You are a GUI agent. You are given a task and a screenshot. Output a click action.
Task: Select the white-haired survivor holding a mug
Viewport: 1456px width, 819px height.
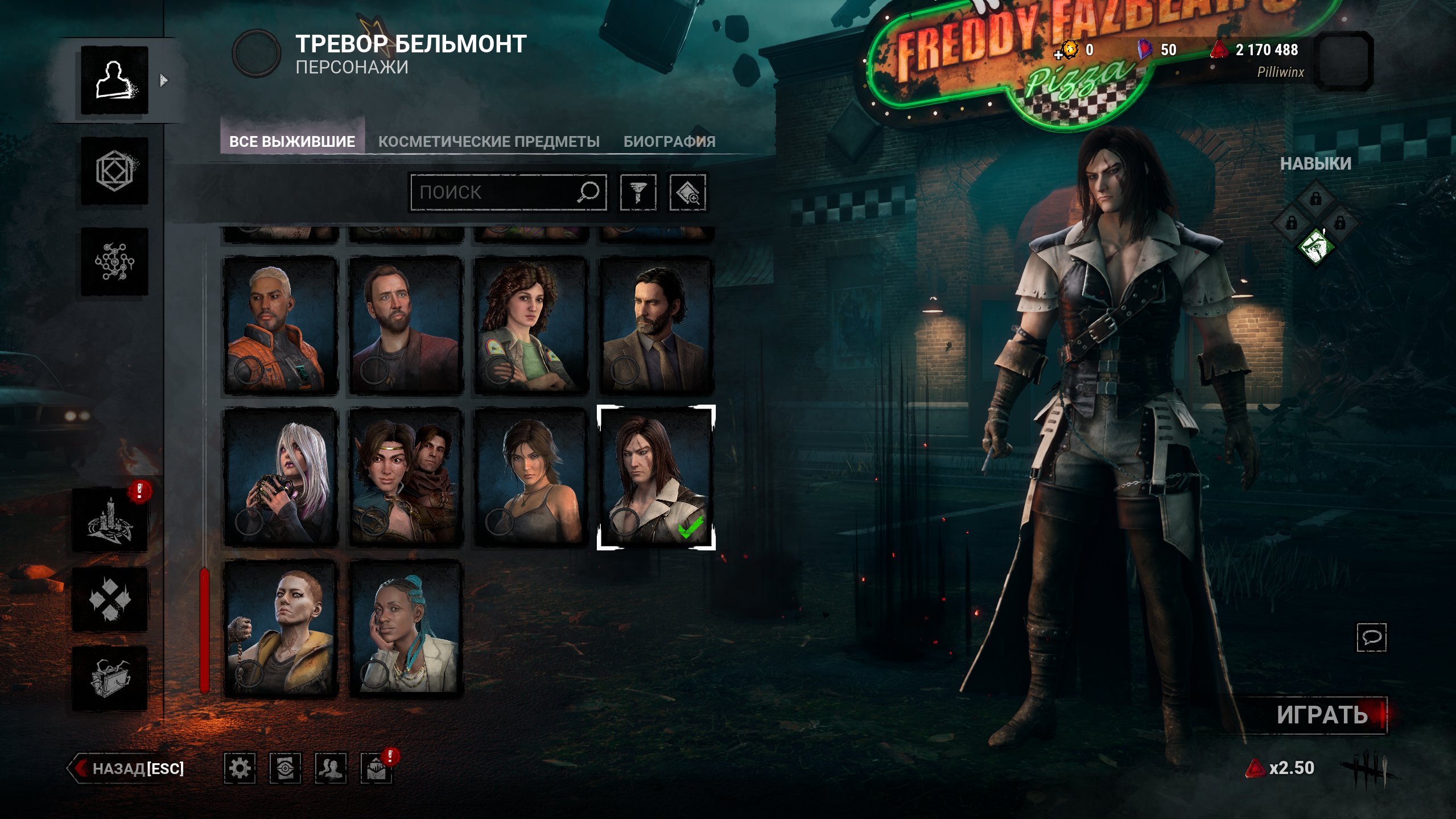[x=281, y=477]
